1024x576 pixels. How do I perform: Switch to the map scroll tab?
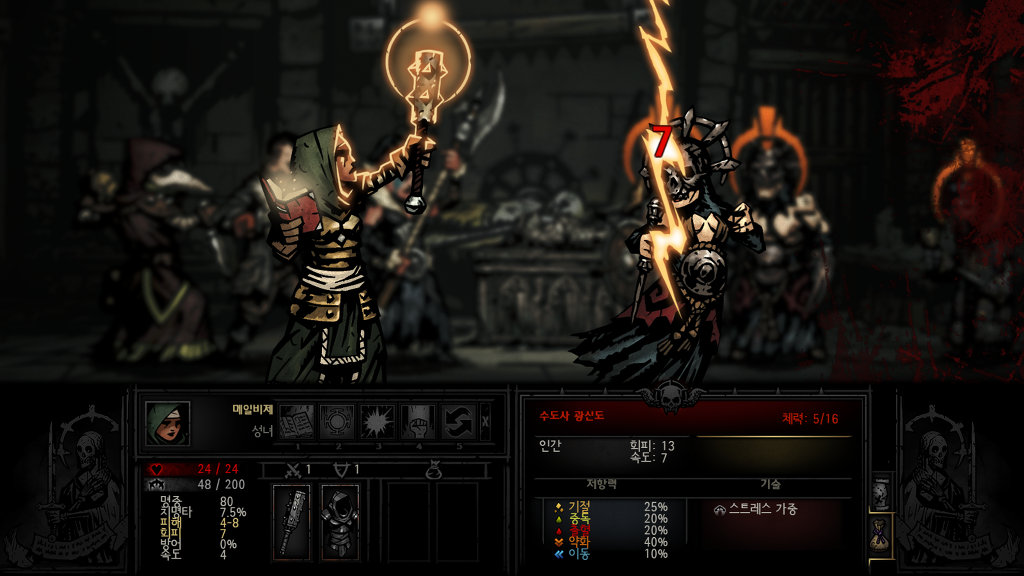(x=881, y=491)
